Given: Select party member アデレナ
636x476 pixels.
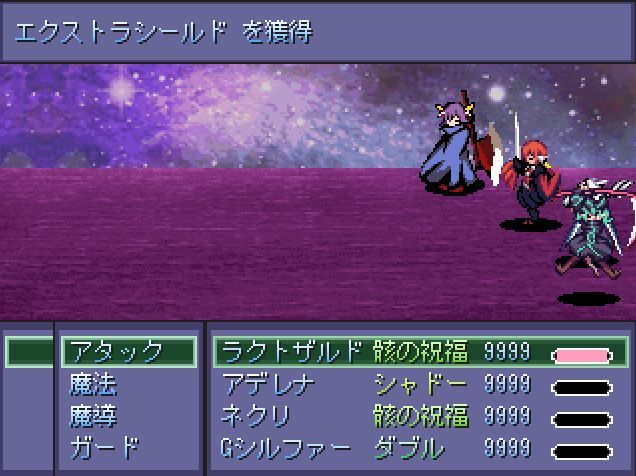Looking at the screenshot, I should (x=269, y=384).
